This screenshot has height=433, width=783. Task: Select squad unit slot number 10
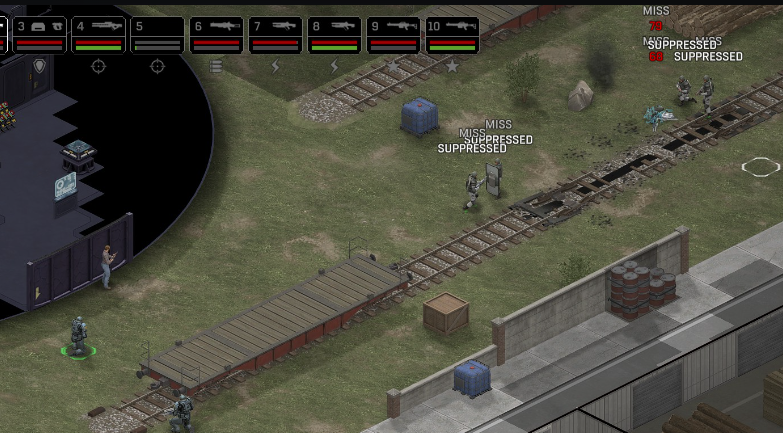pyautogui.click(x=452, y=34)
